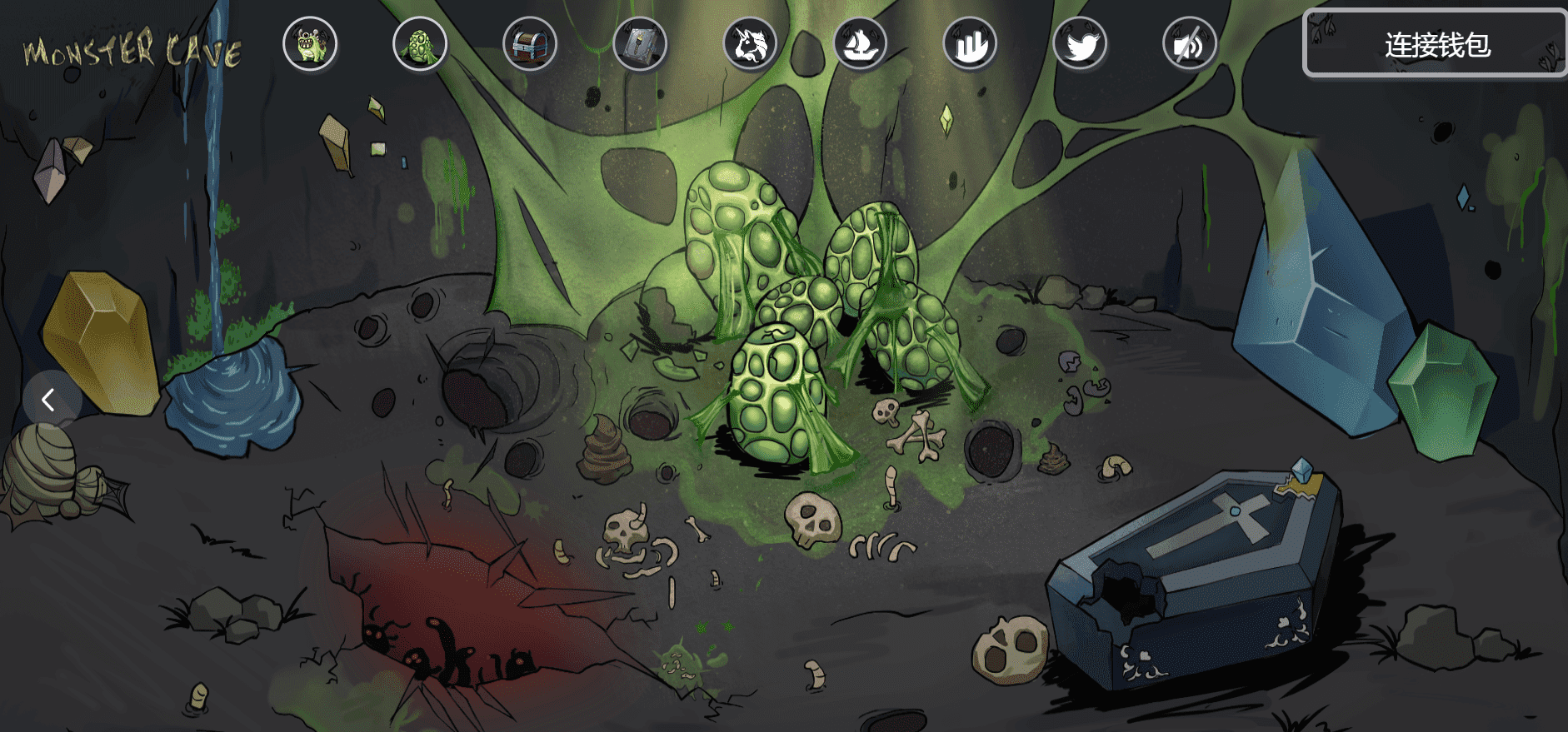Open the Twitter bird link
Image resolution: width=1568 pixels, height=732 pixels.
click(x=1080, y=44)
